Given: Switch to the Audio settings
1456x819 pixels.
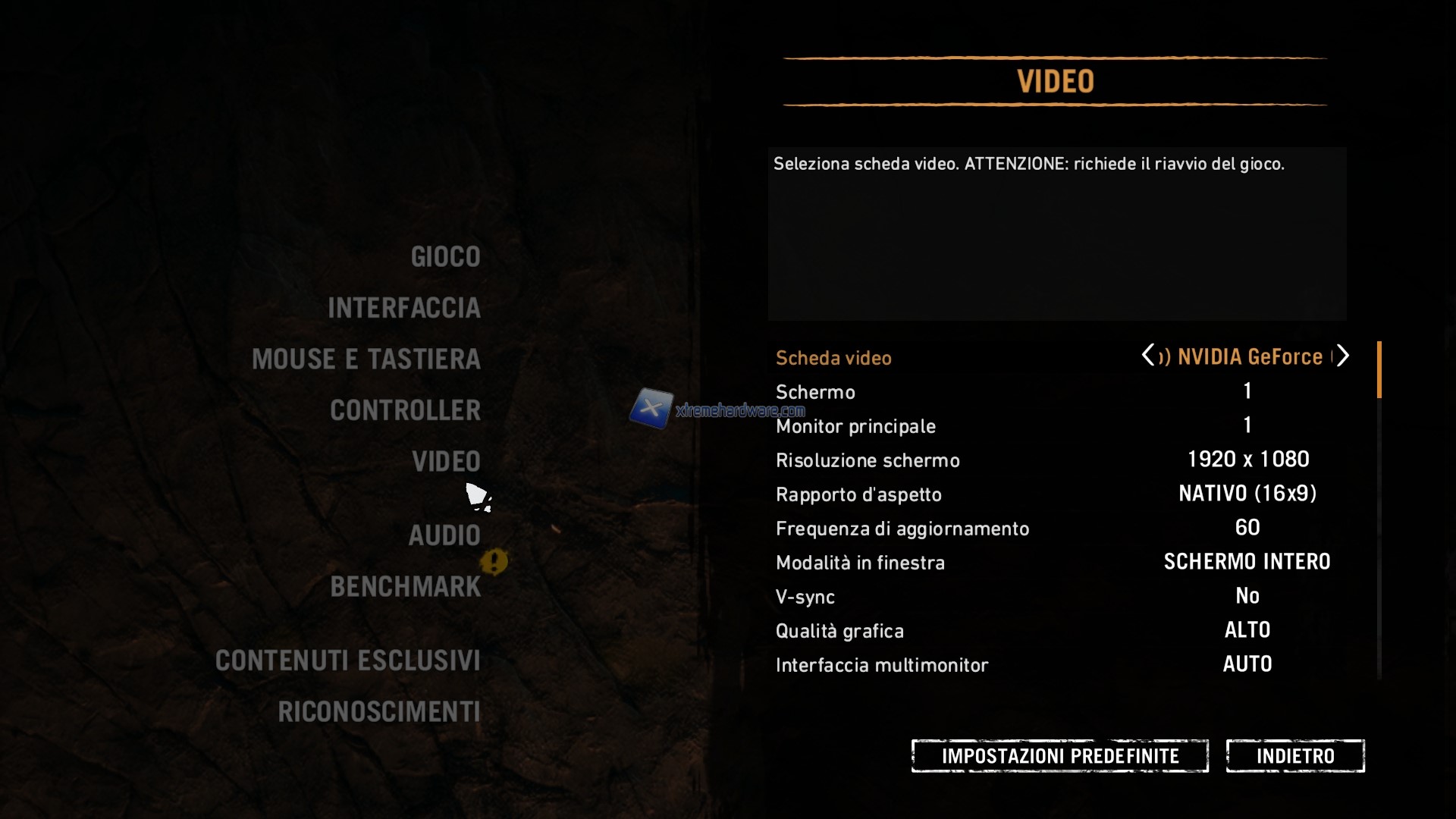Looking at the screenshot, I should [x=444, y=535].
